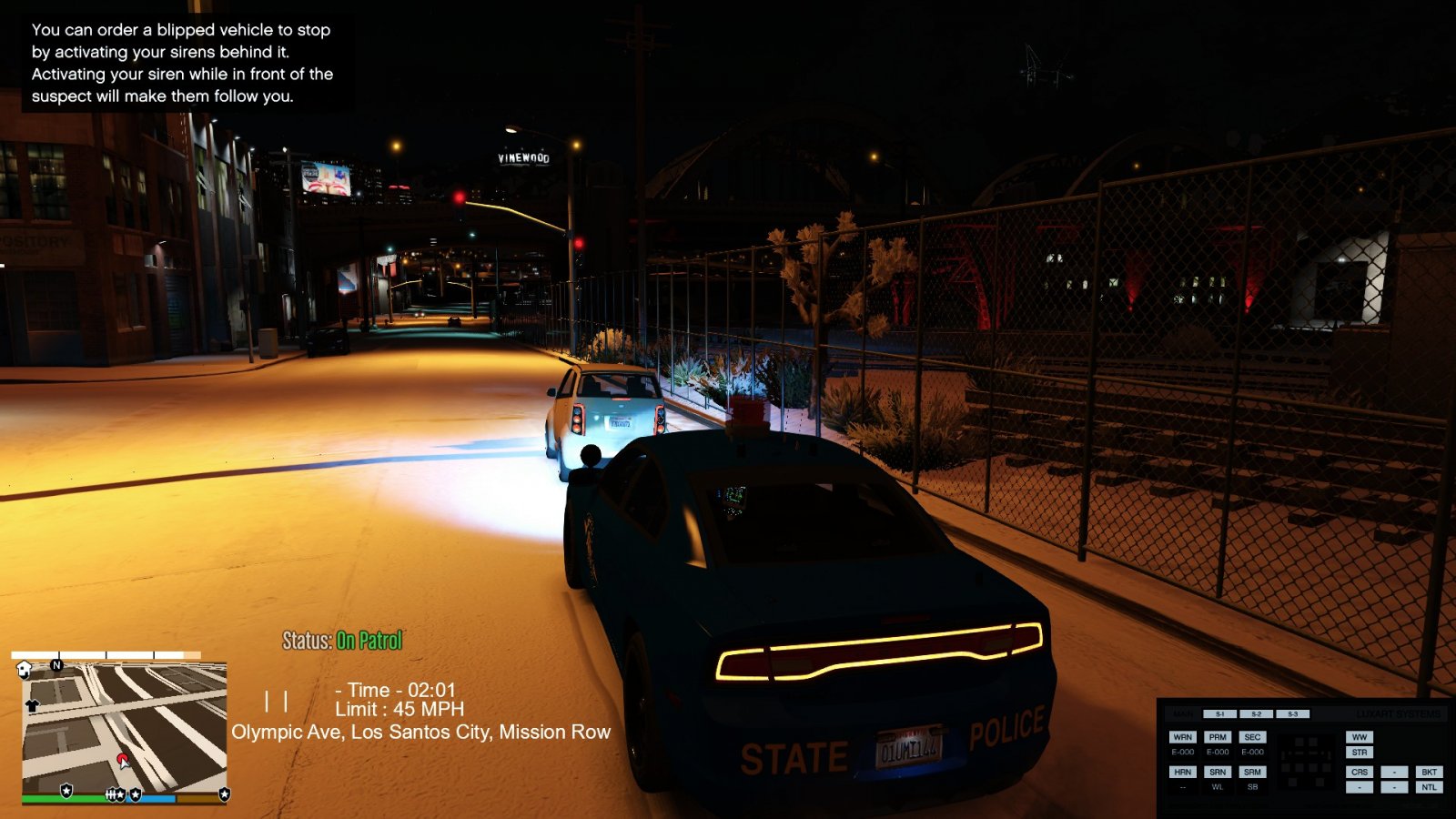1456x819 pixels.
Task: Toggle the STR button on the controller
Action: pos(1360,753)
